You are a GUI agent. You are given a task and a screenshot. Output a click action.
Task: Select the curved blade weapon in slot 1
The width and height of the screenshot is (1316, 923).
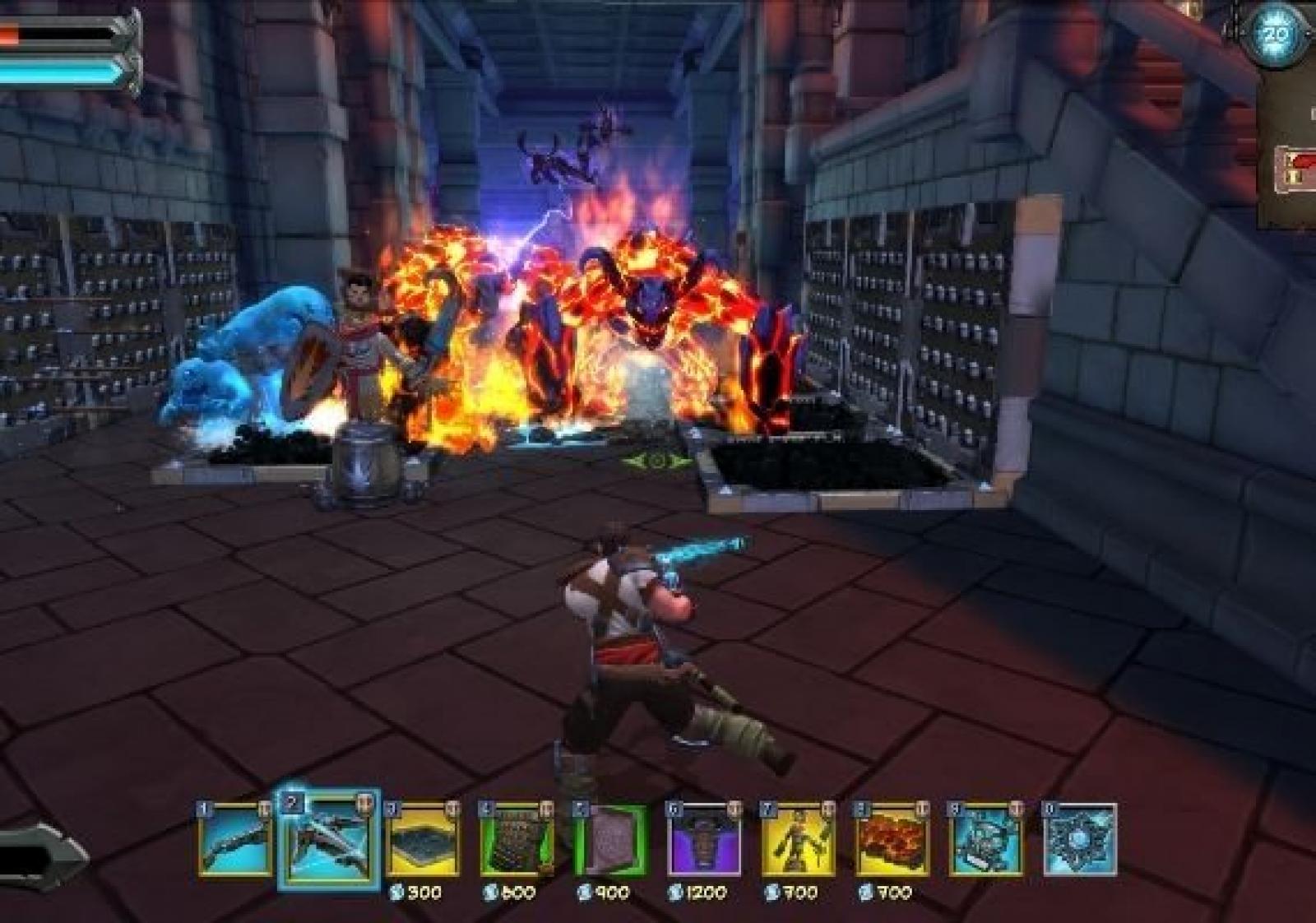coord(235,840)
